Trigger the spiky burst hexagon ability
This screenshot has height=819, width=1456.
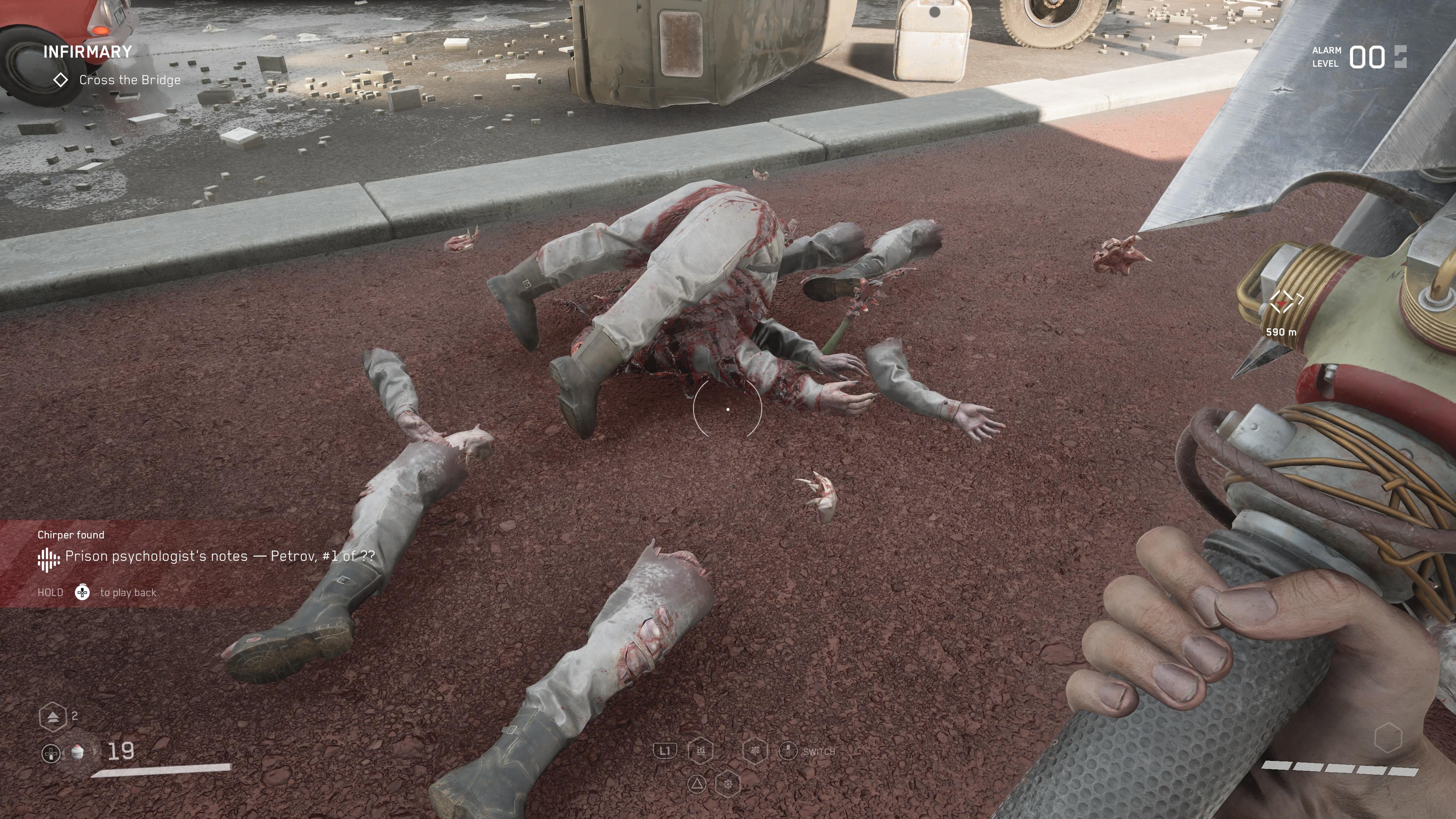728,784
